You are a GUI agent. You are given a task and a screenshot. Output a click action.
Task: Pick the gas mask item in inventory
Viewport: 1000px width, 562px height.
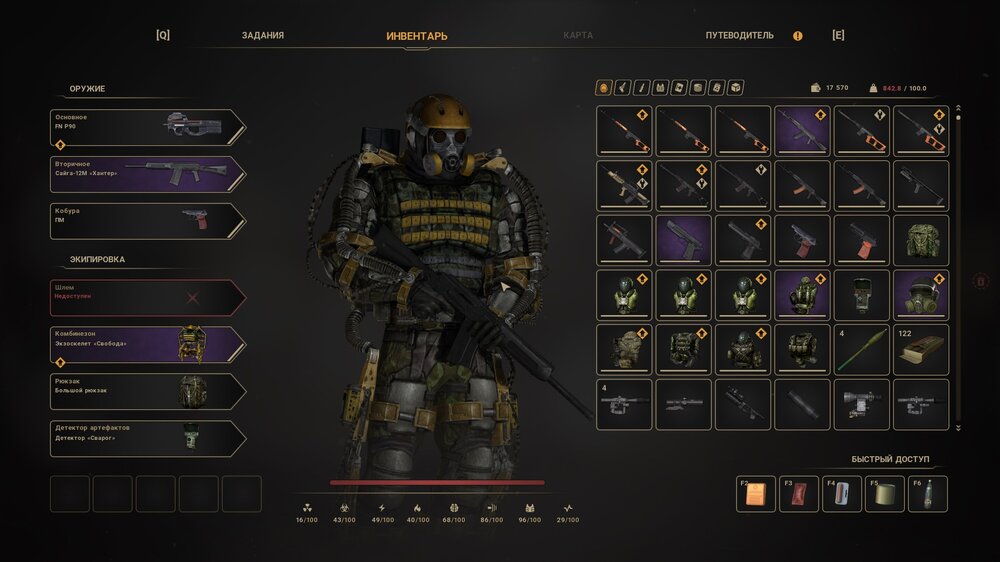[921, 295]
